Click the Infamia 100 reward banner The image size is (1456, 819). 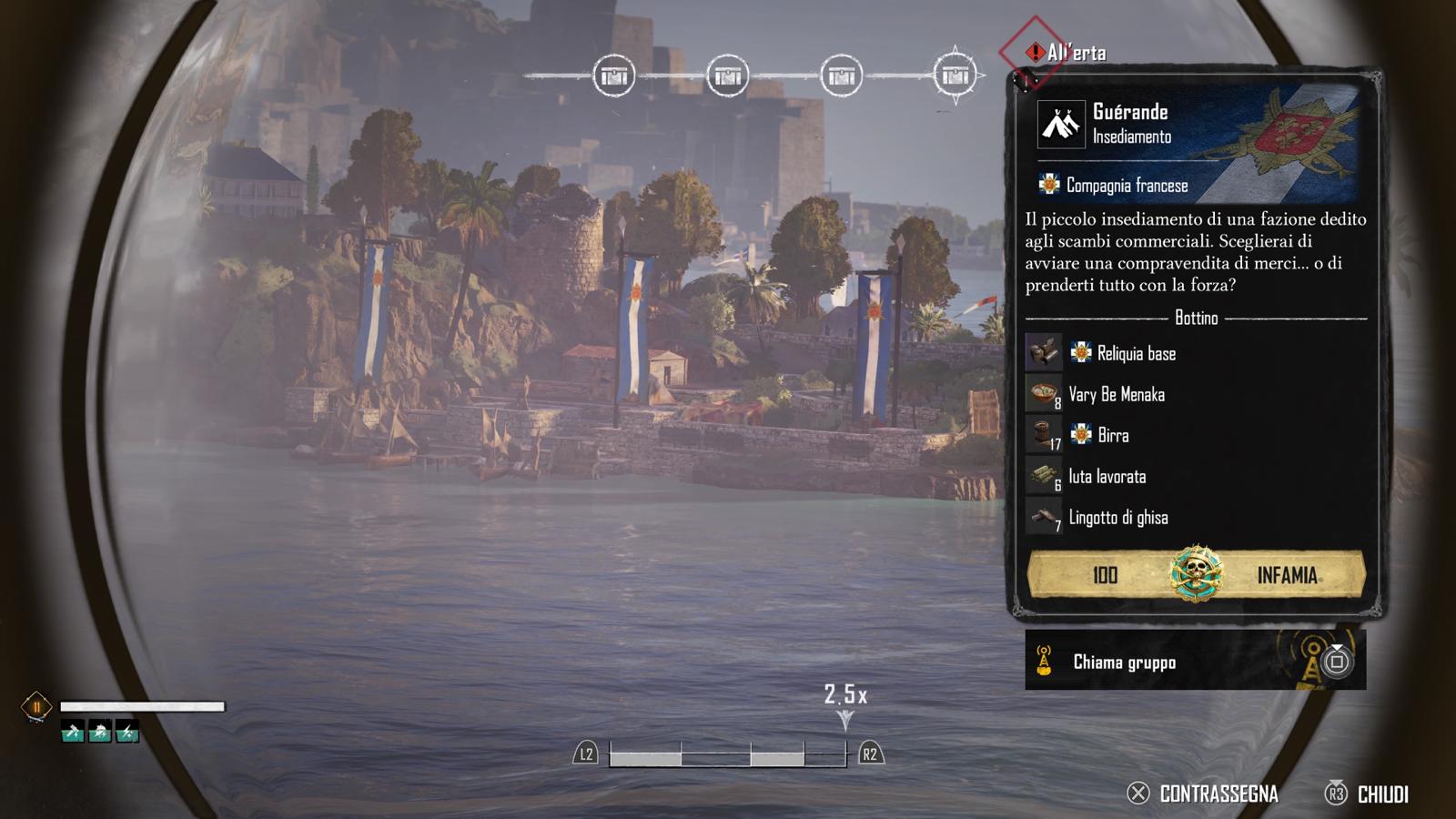tap(1196, 574)
